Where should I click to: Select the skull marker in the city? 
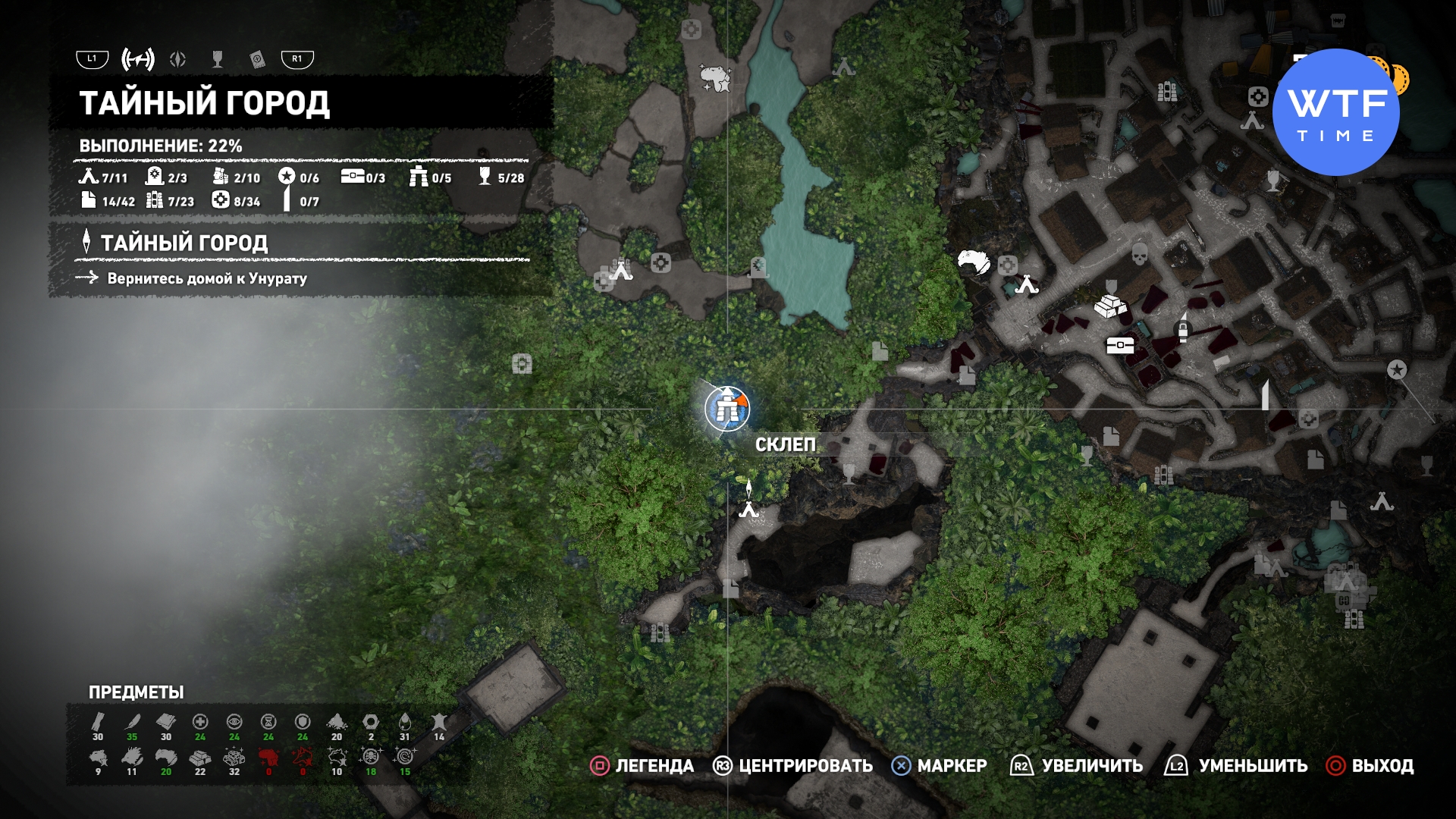coord(1139,254)
